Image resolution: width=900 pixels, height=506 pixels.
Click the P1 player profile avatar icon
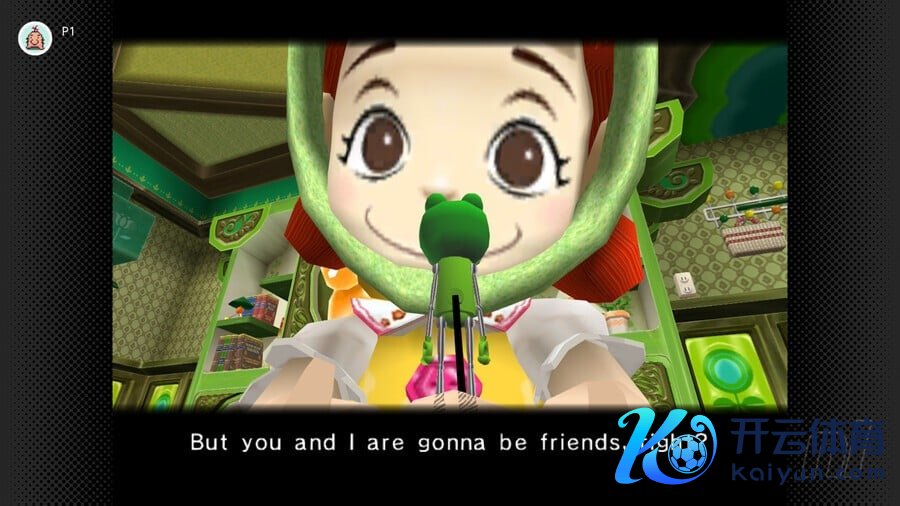click(35, 38)
